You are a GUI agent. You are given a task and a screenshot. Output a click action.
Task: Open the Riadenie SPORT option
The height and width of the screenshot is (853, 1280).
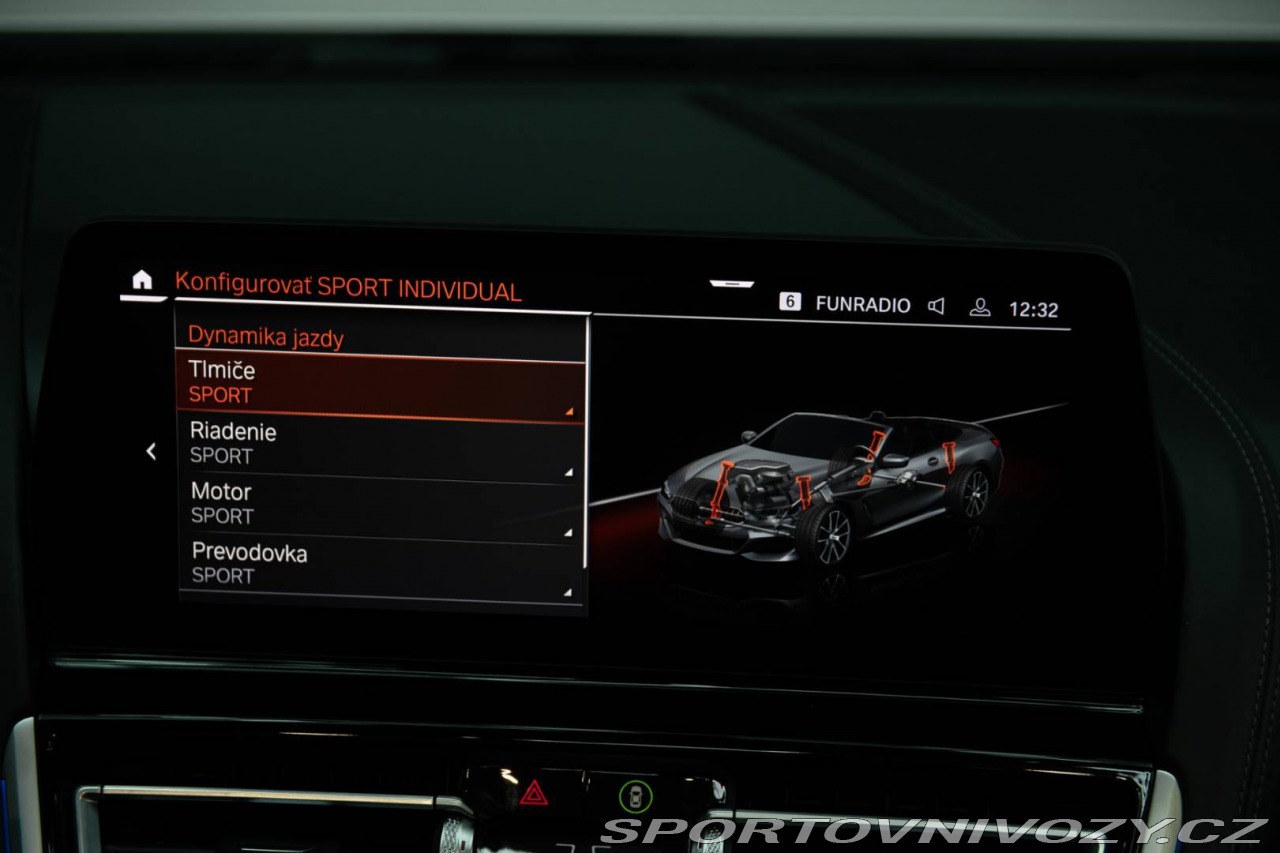click(380, 444)
